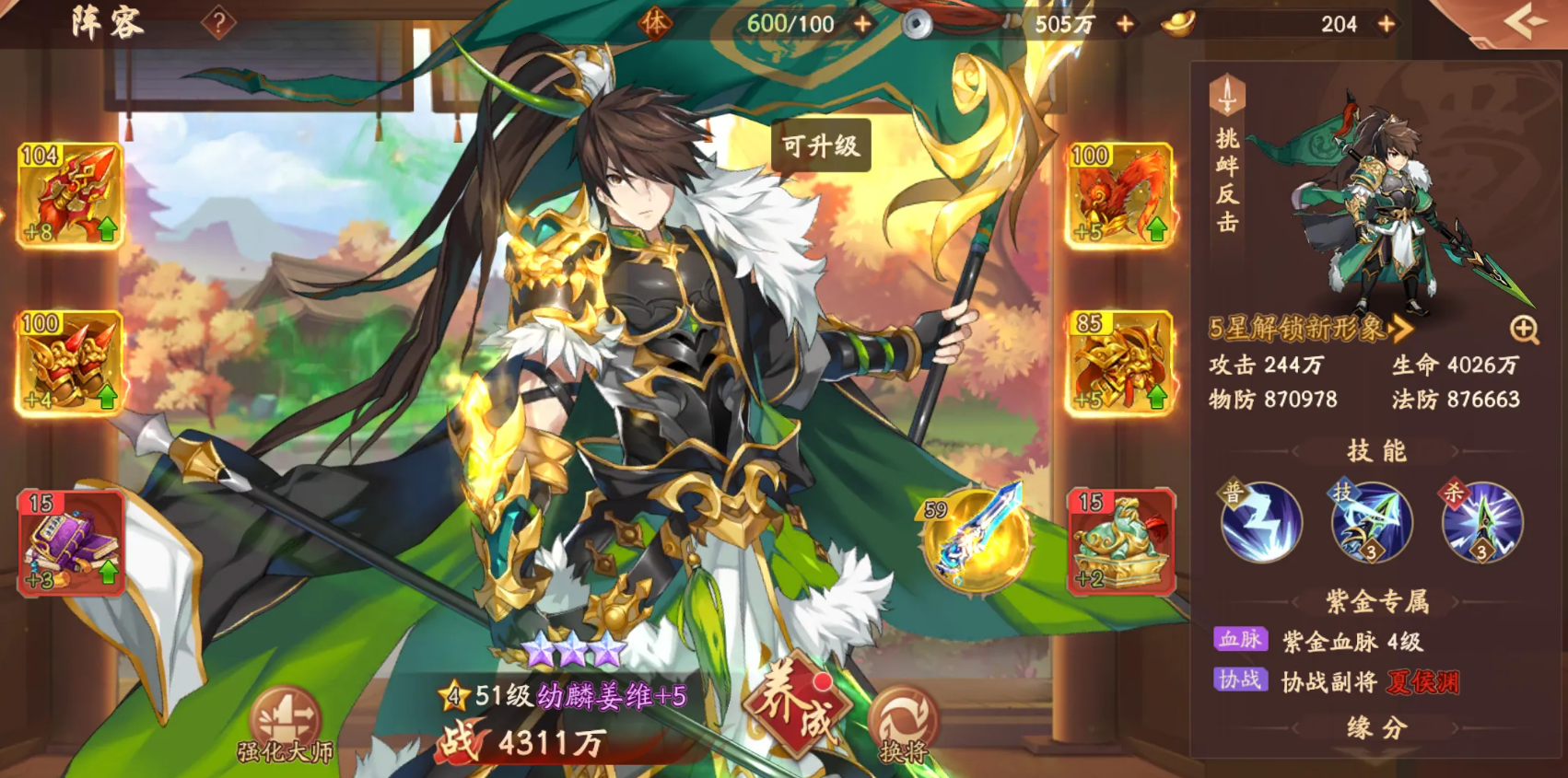Expand 缘分 destiny section
This screenshot has height=778, width=1568.
pos(1377,727)
